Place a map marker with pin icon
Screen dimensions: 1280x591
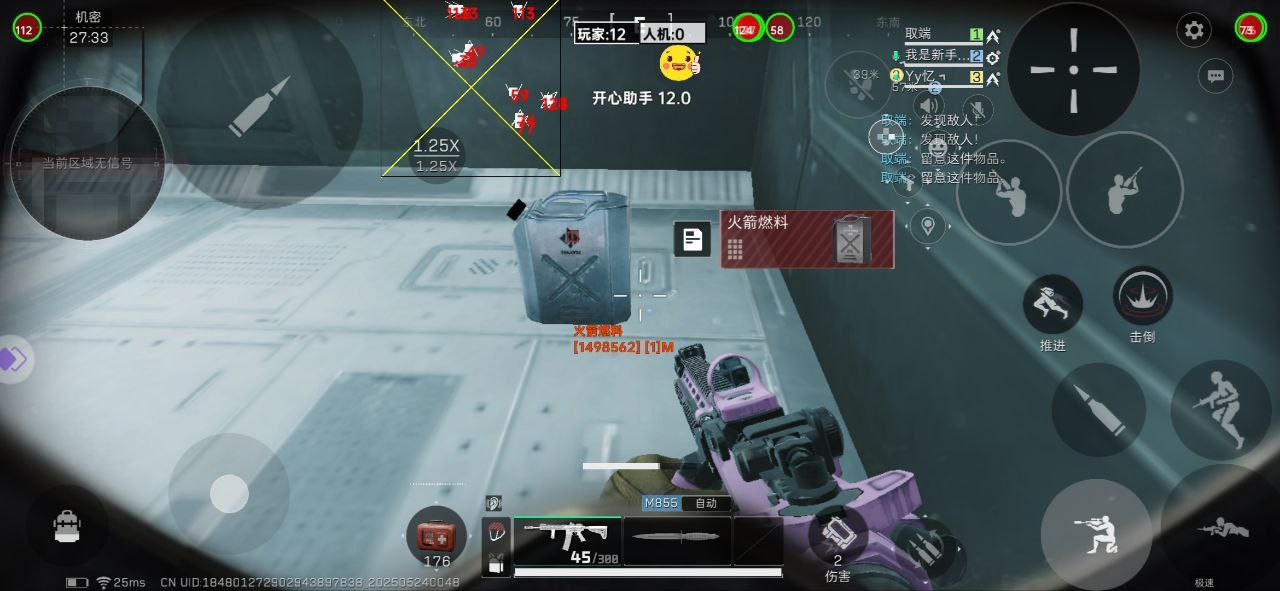tap(928, 226)
